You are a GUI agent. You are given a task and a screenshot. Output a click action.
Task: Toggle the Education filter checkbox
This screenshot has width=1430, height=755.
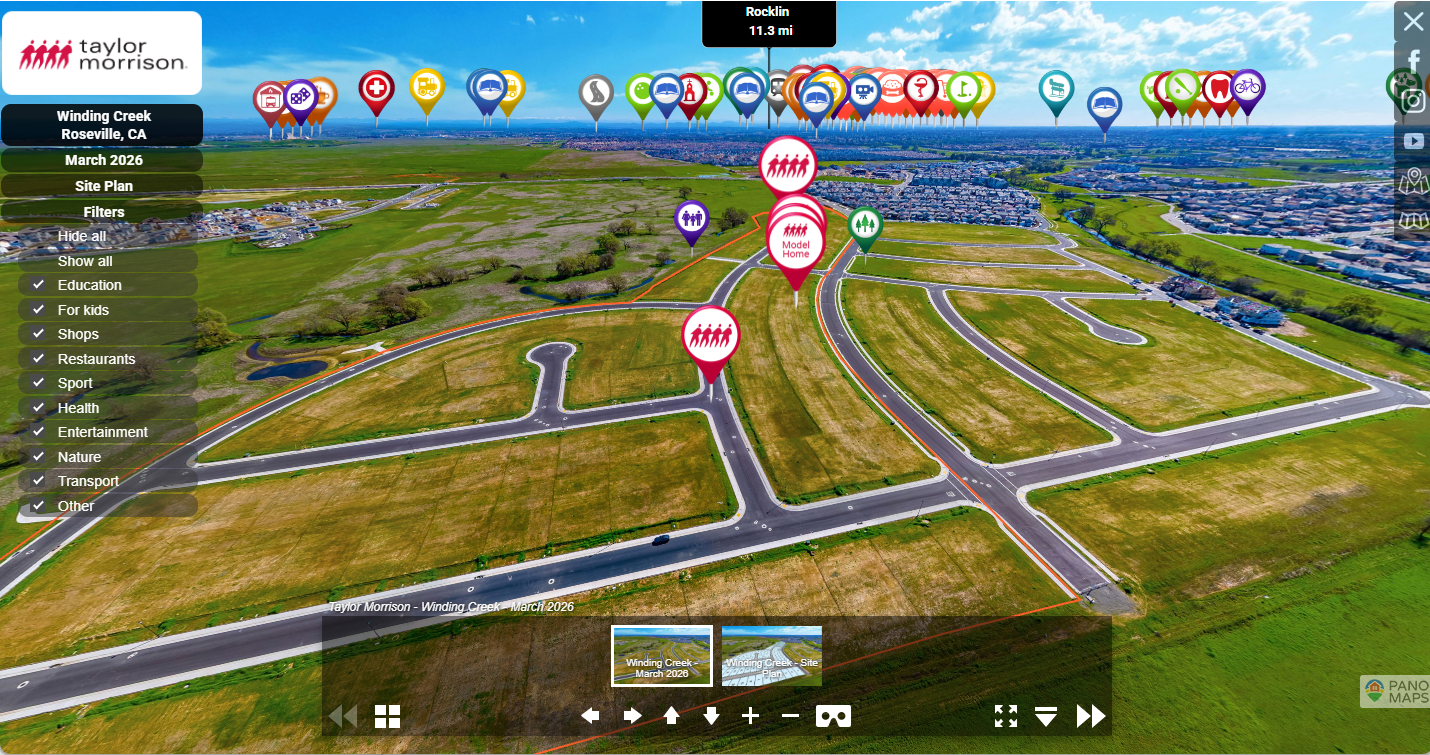[x=39, y=285]
